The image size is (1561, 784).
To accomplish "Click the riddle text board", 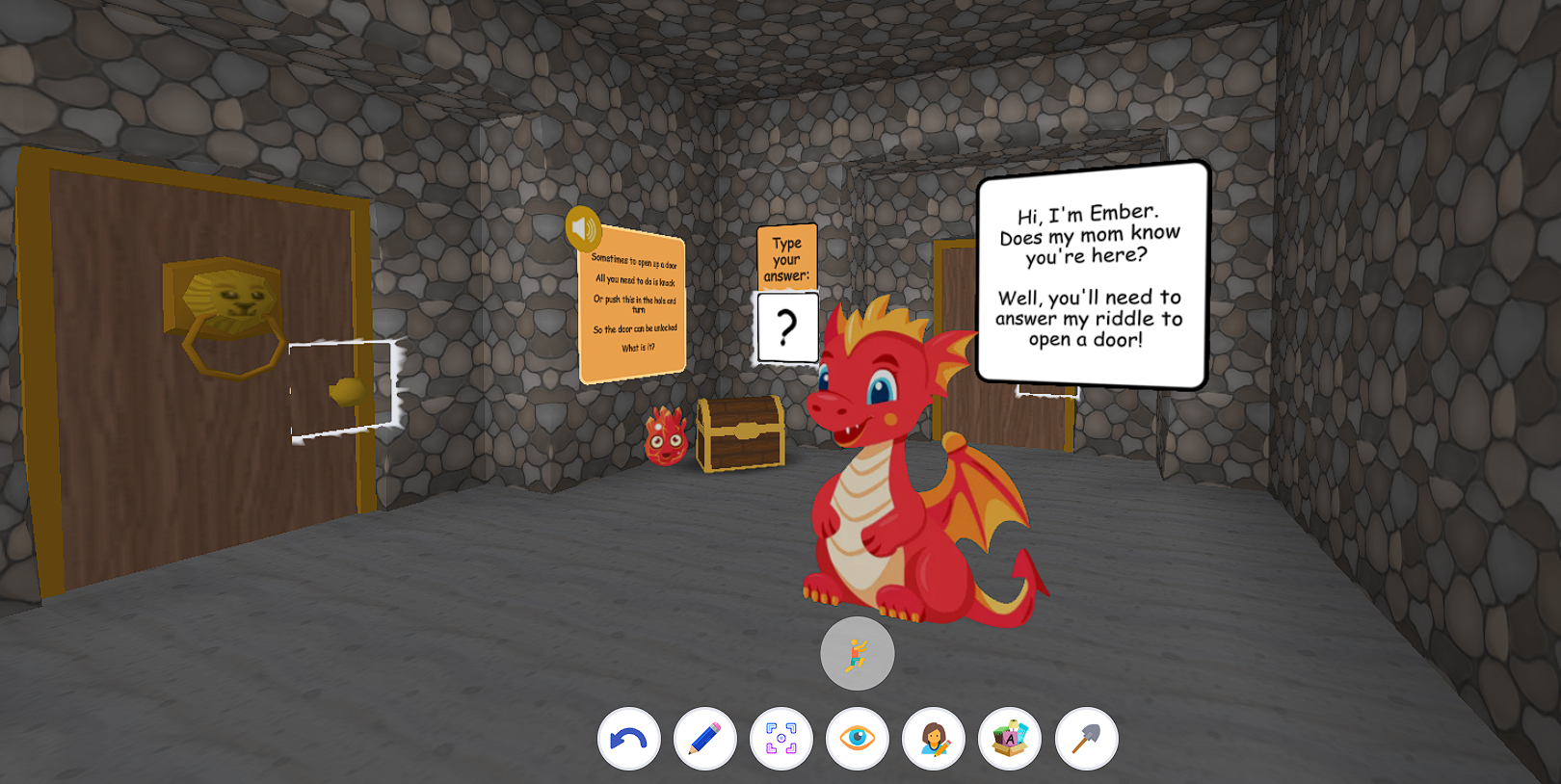I will coord(631,308).
